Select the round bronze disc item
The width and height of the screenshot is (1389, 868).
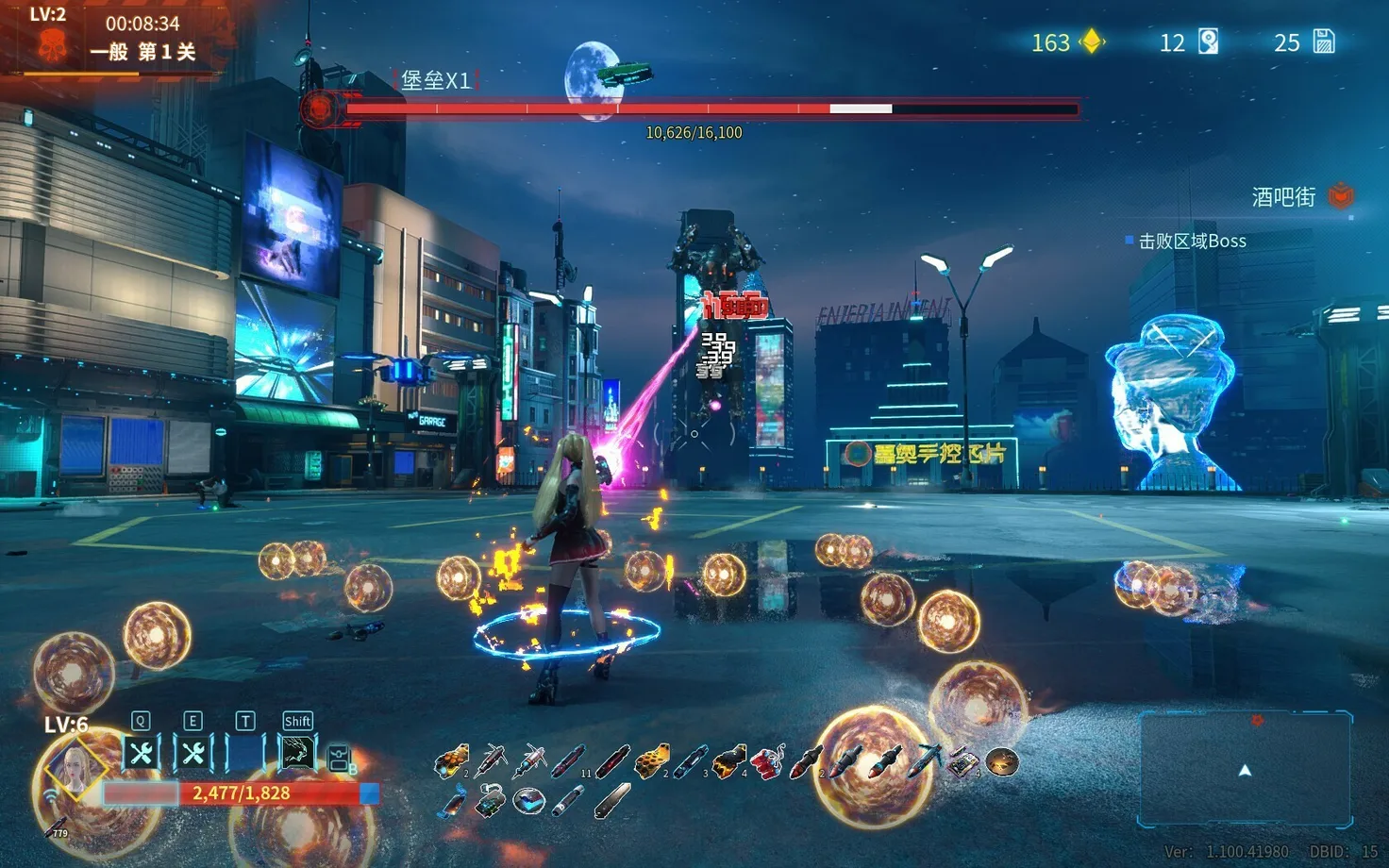1001,760
